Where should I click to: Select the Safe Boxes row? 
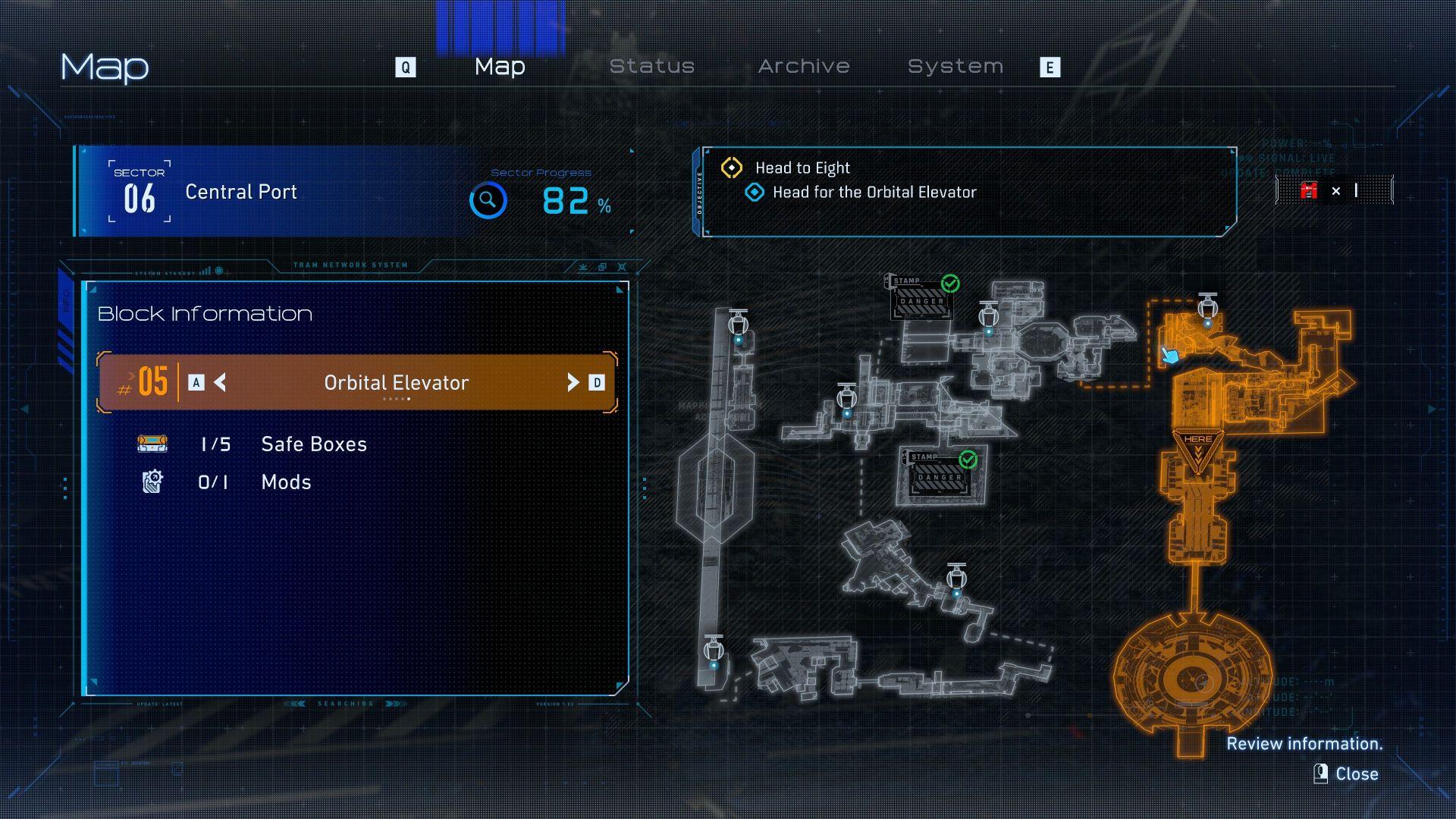pos(313,444)
